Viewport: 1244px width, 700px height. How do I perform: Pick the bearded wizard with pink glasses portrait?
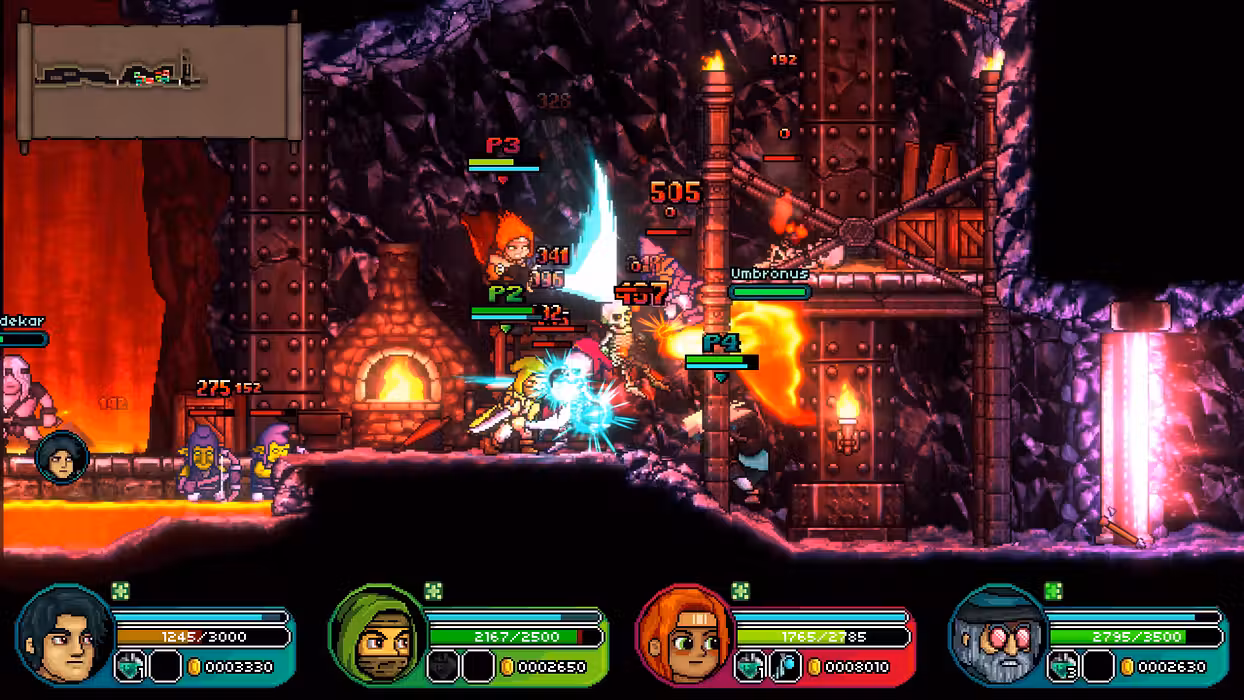coord(998,635)
